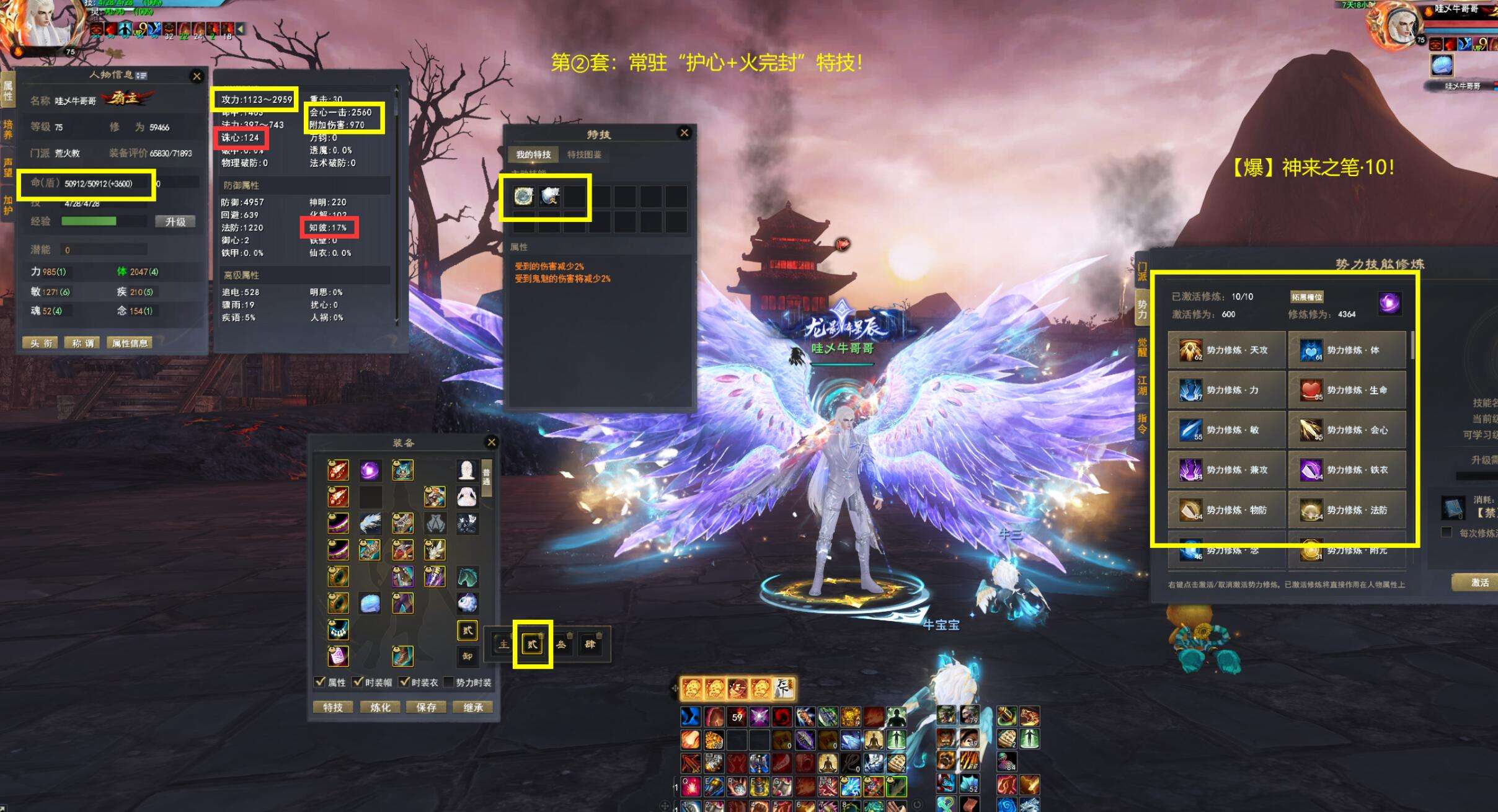Screen dimensions: 1498x812
Task: Choose 势力修炼·生命 cultivation skill
Action: [1347, 390]
